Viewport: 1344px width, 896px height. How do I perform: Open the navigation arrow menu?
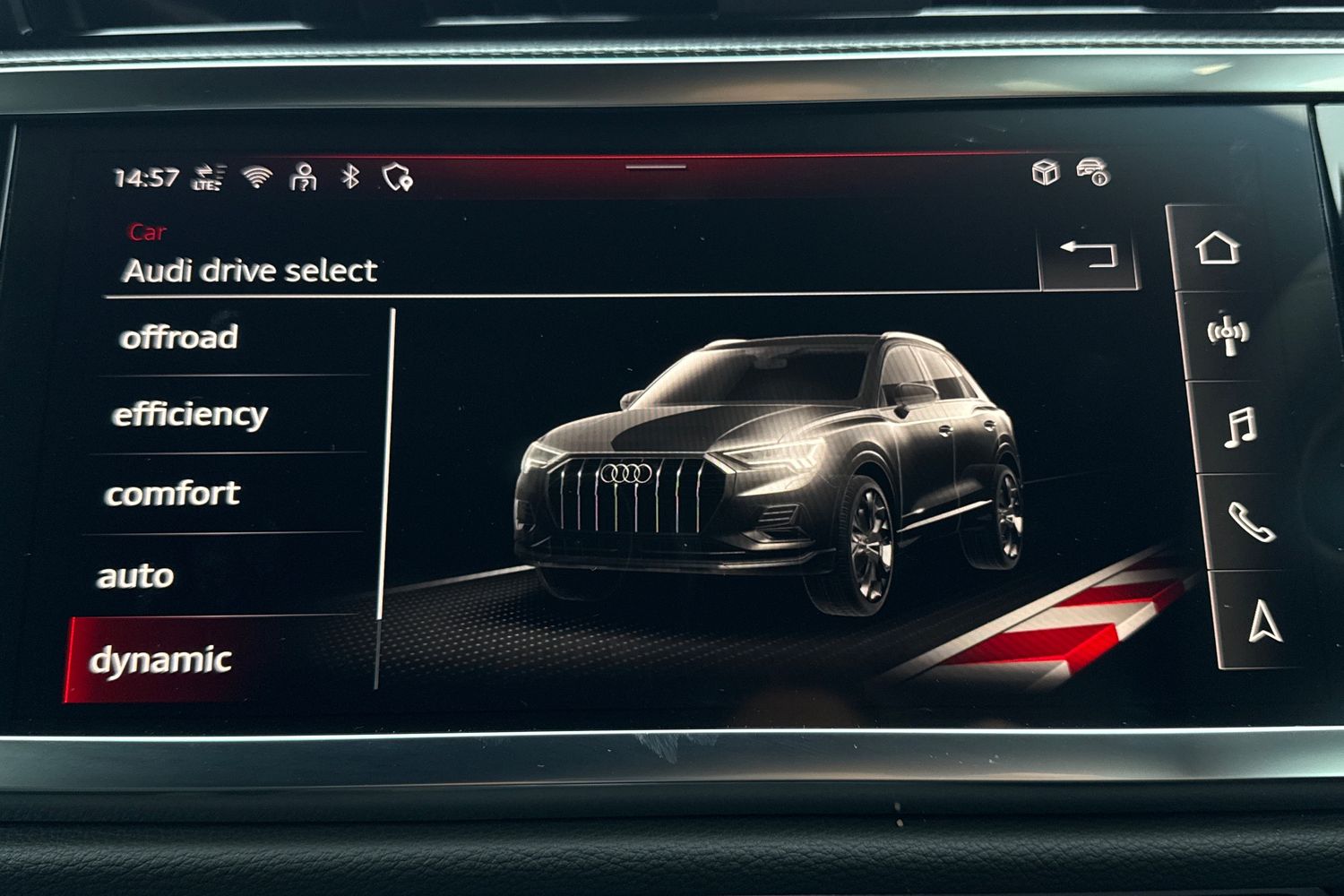click(x=1264, y=622)
